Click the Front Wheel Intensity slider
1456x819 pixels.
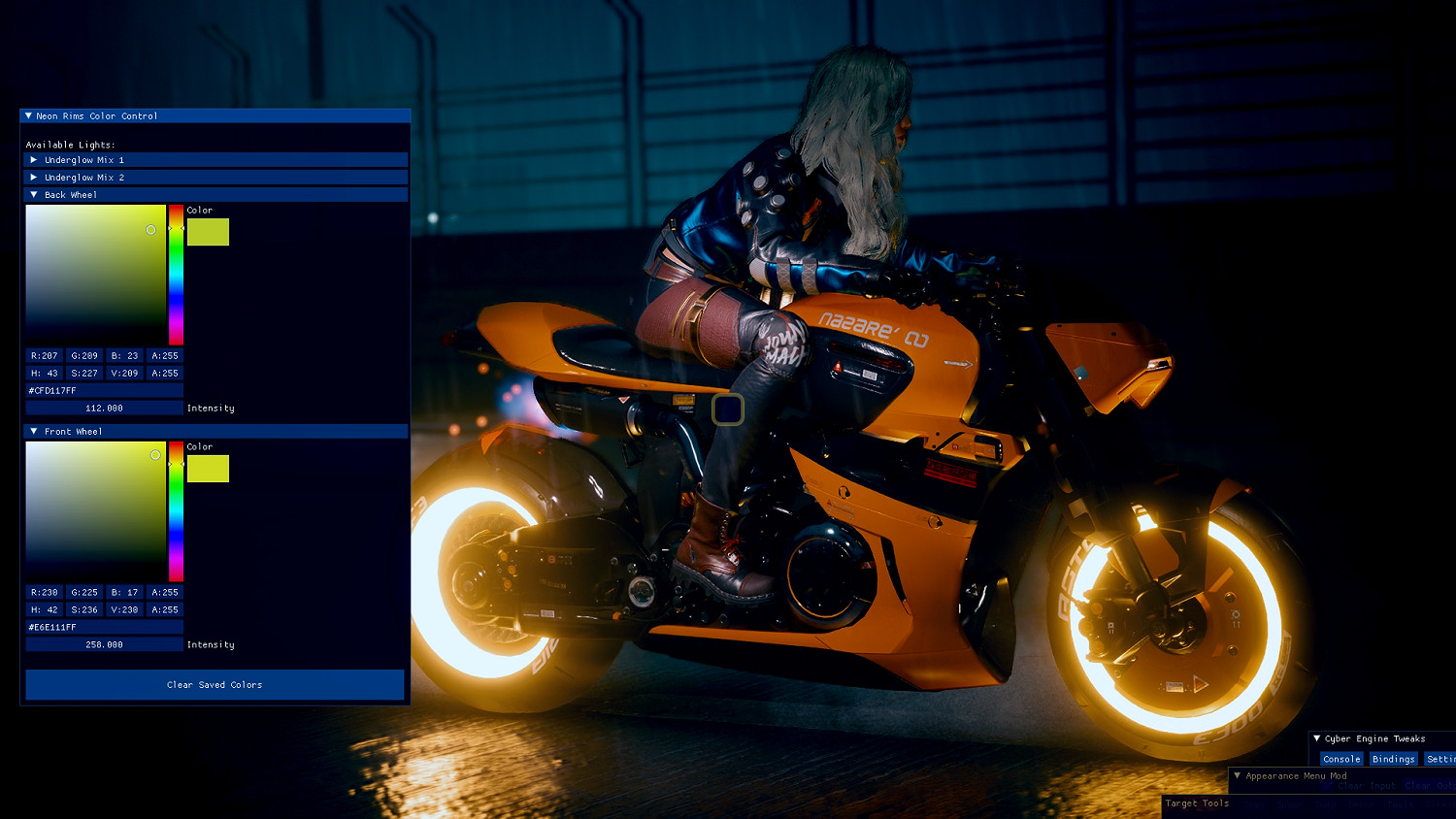click(104, 643)
